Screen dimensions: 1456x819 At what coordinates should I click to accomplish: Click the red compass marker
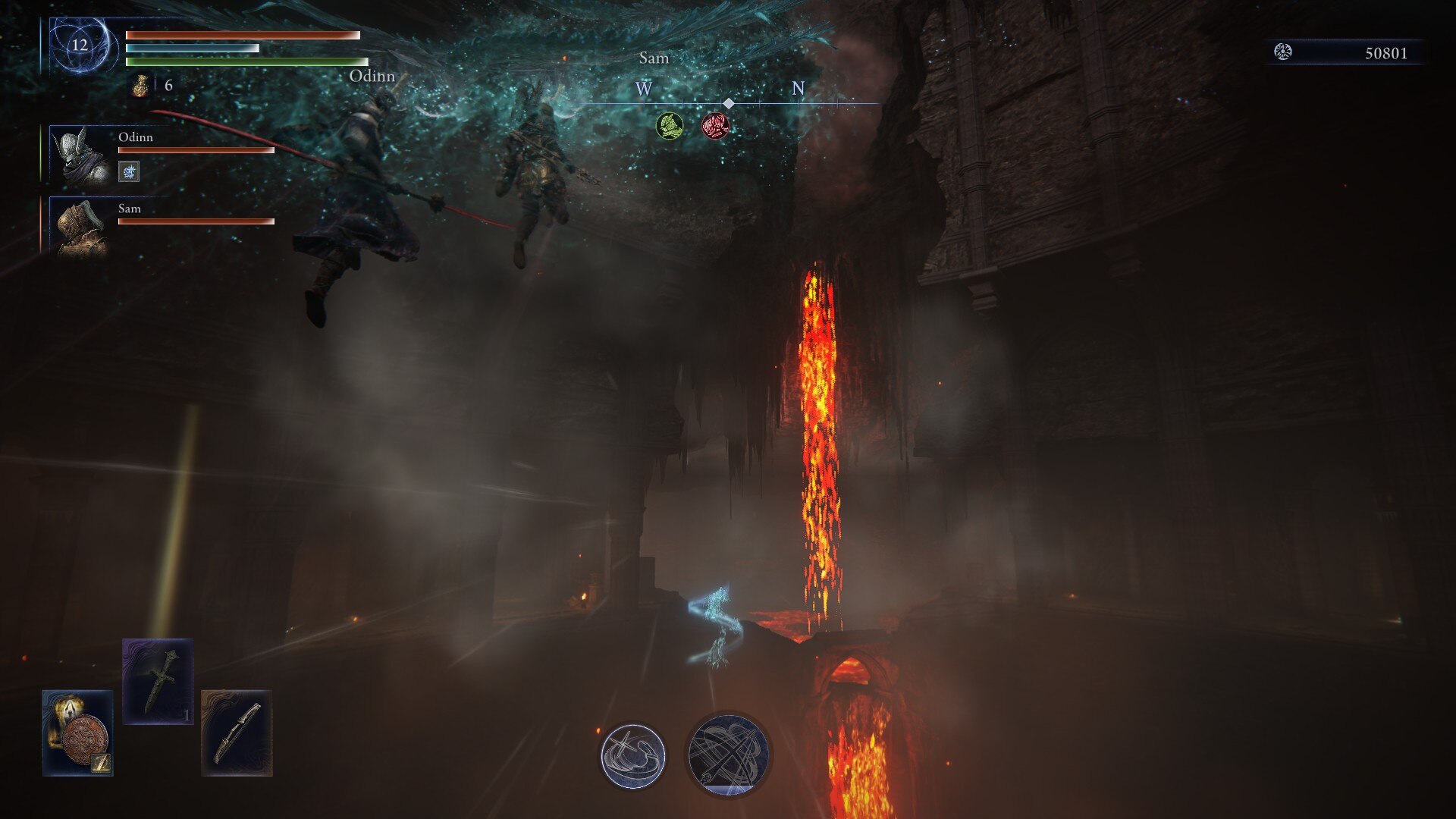pos(714,126)
